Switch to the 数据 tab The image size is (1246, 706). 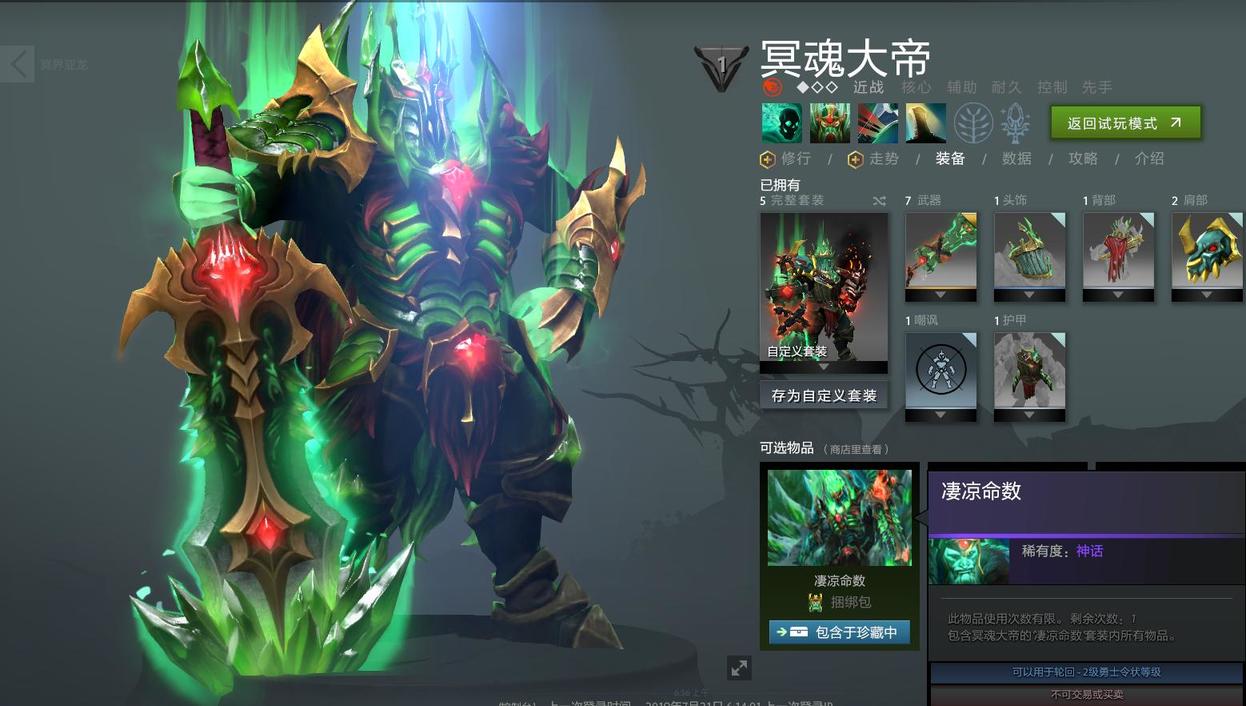1016,159
